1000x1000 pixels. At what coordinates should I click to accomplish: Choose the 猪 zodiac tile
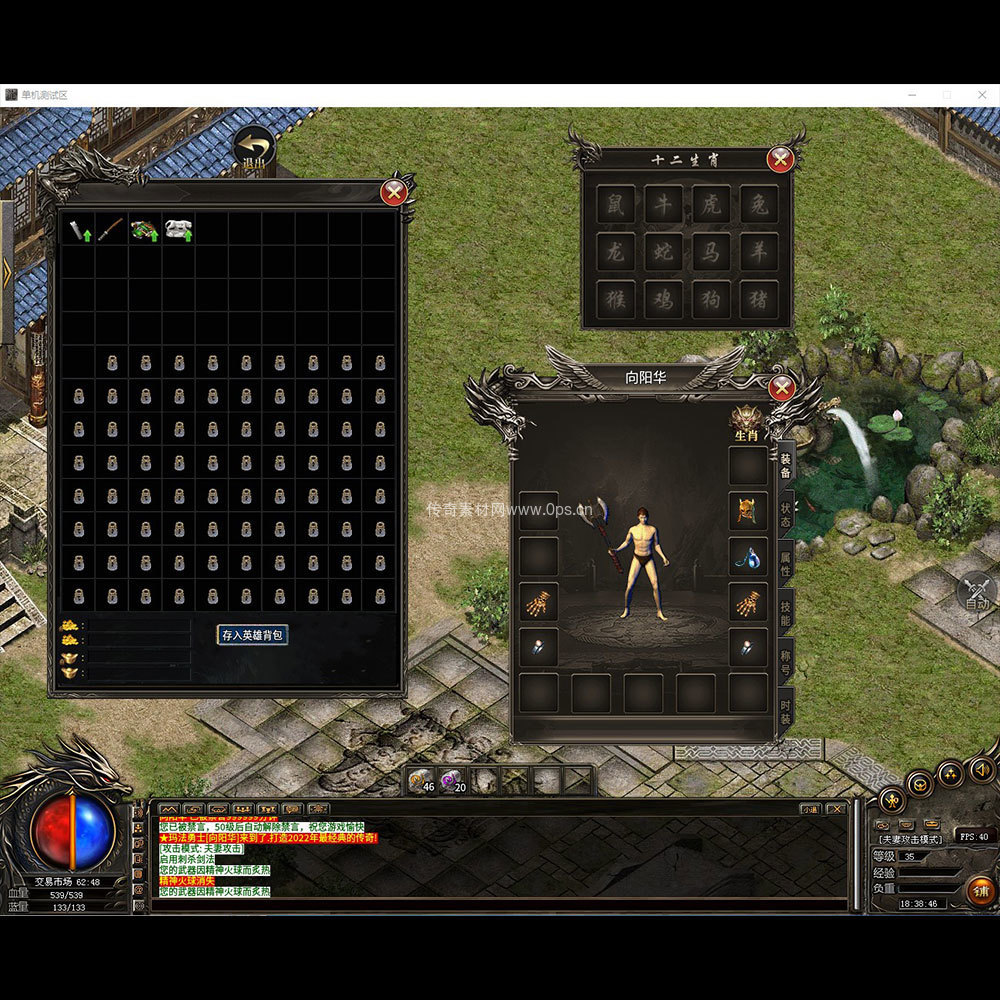tap(759, 299)
